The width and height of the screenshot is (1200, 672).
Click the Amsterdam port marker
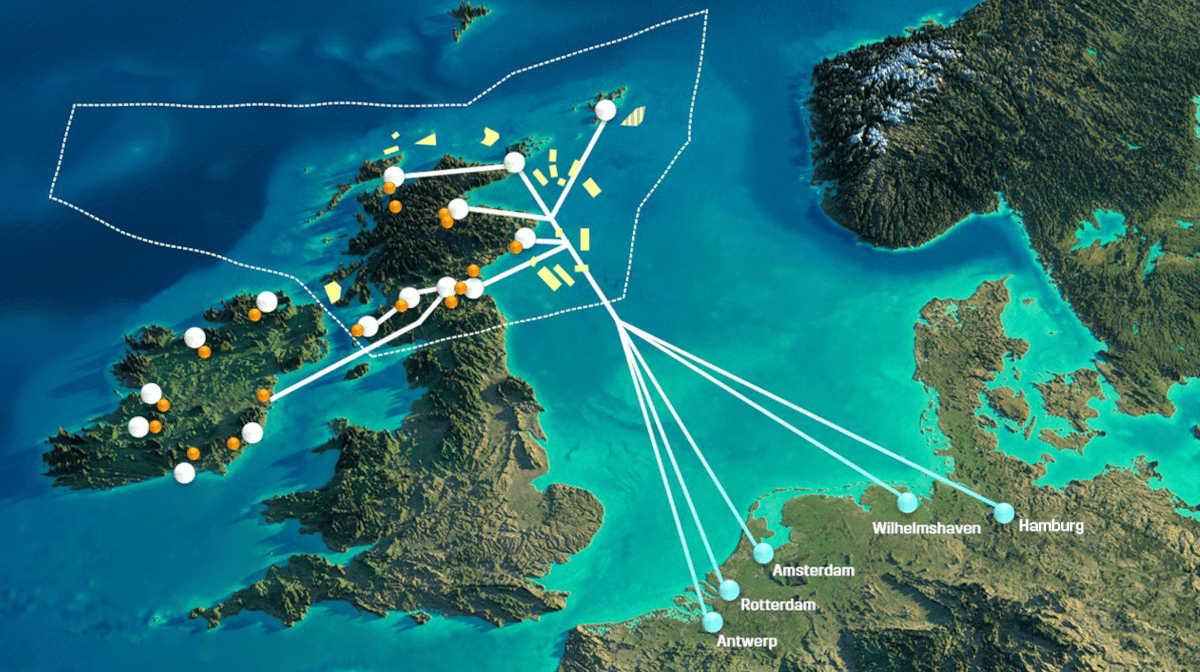click(x=764, y=553)
